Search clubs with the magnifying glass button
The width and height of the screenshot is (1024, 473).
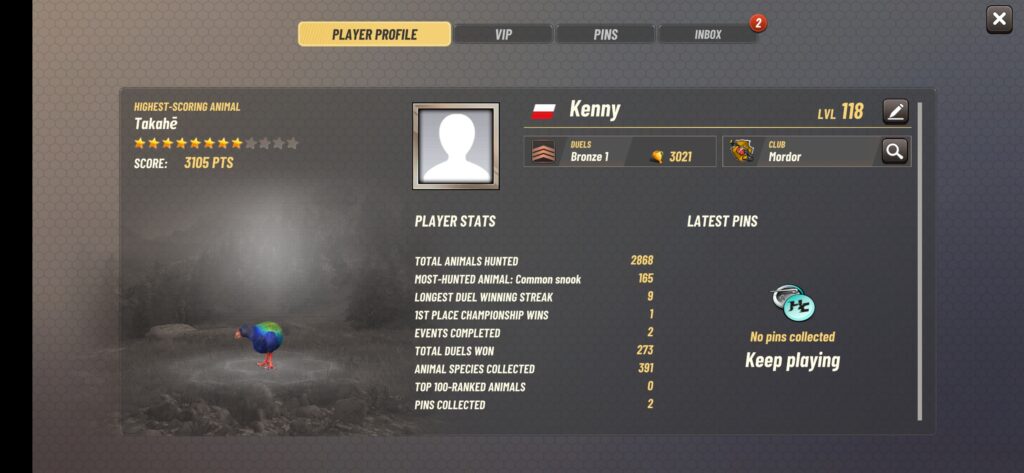894,151
